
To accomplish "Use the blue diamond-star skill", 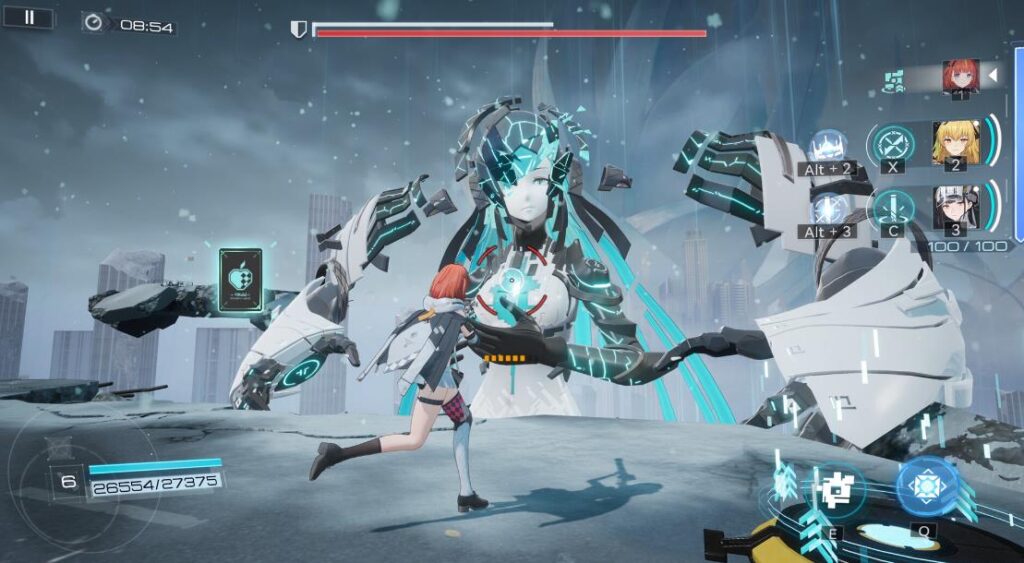I will point(927,487).
